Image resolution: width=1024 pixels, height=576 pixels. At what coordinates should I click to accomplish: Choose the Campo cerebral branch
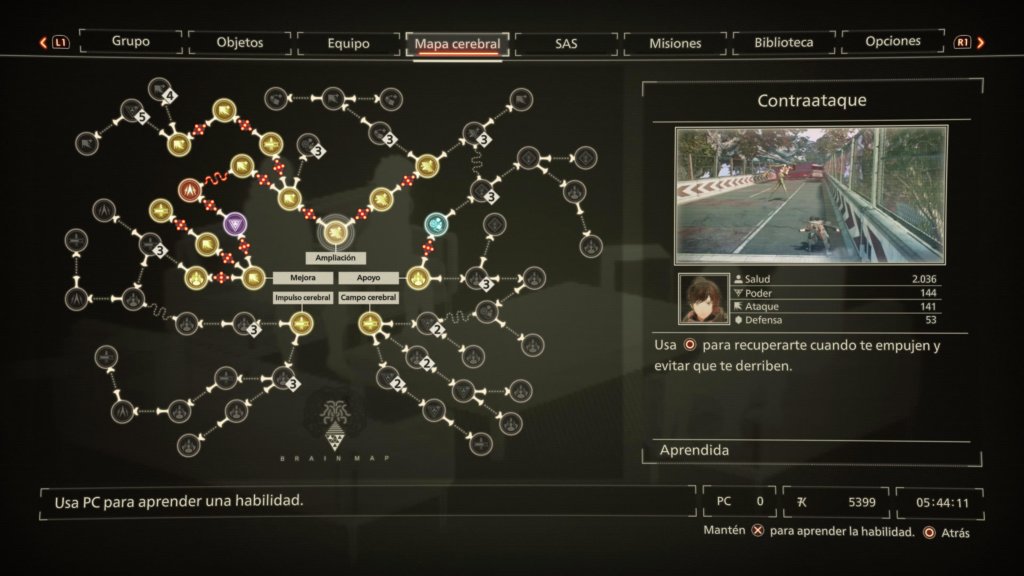coord(368,297)
